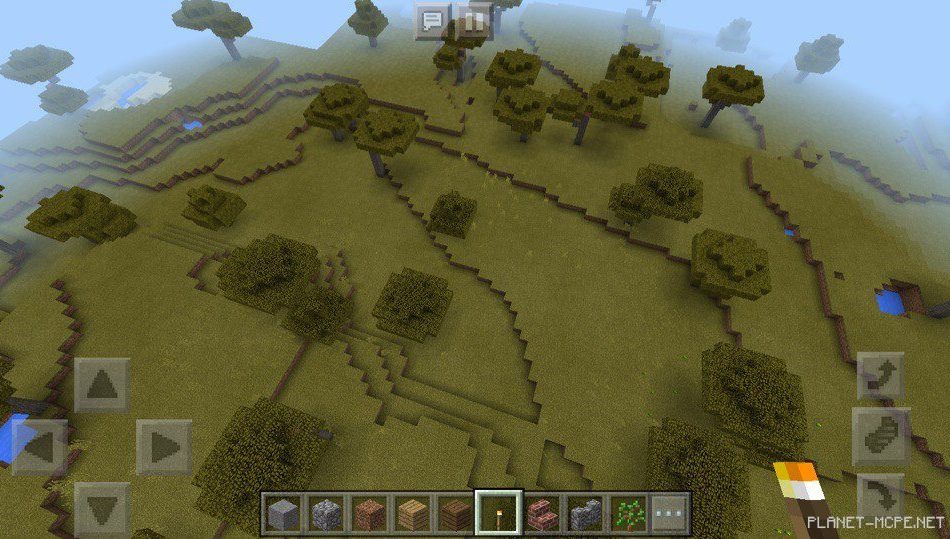
Task: Select the sapling in the hotbar
Action: coord(628,513)
